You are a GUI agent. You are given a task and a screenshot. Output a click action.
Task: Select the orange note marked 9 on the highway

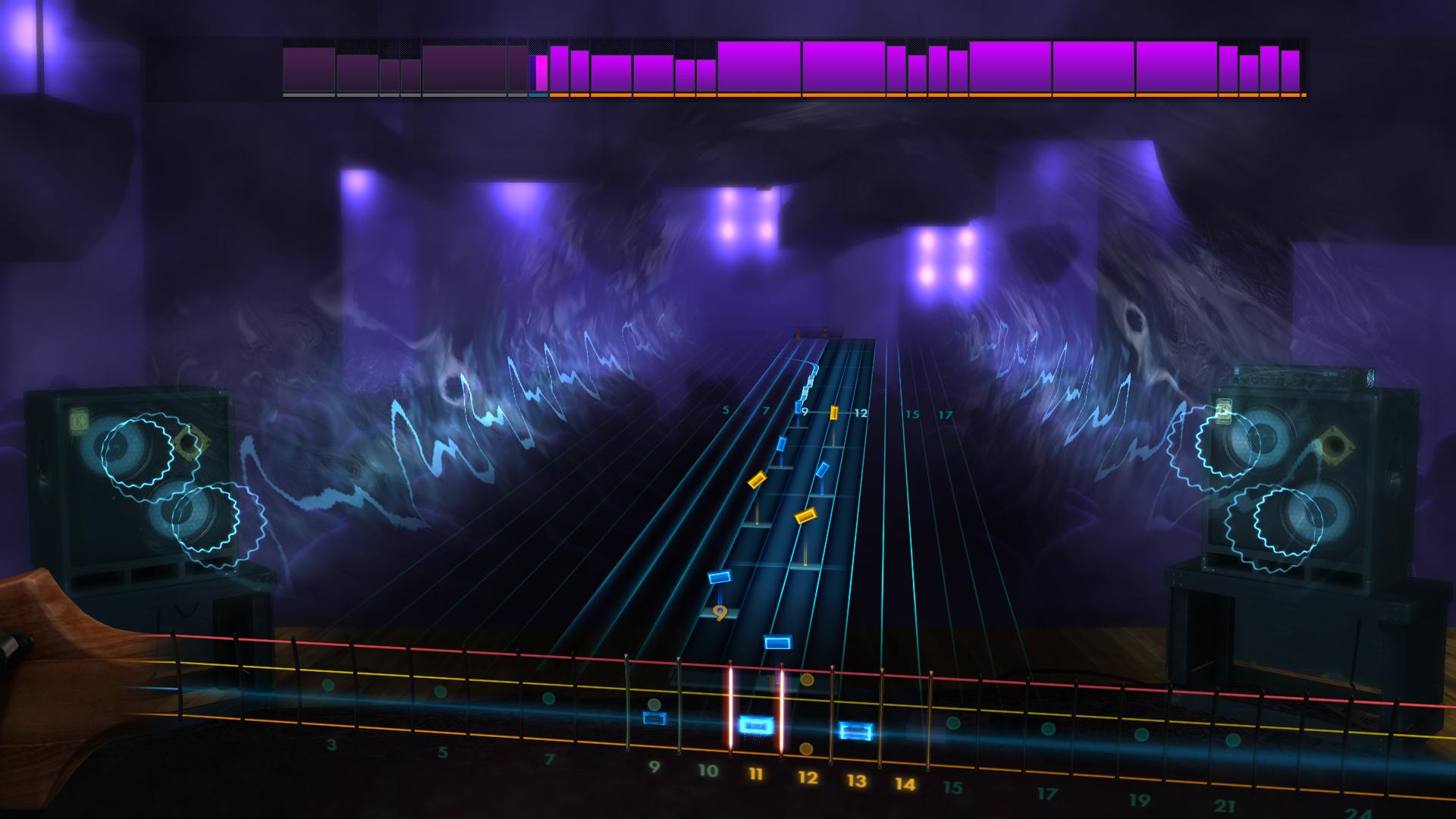pos(719,612)
